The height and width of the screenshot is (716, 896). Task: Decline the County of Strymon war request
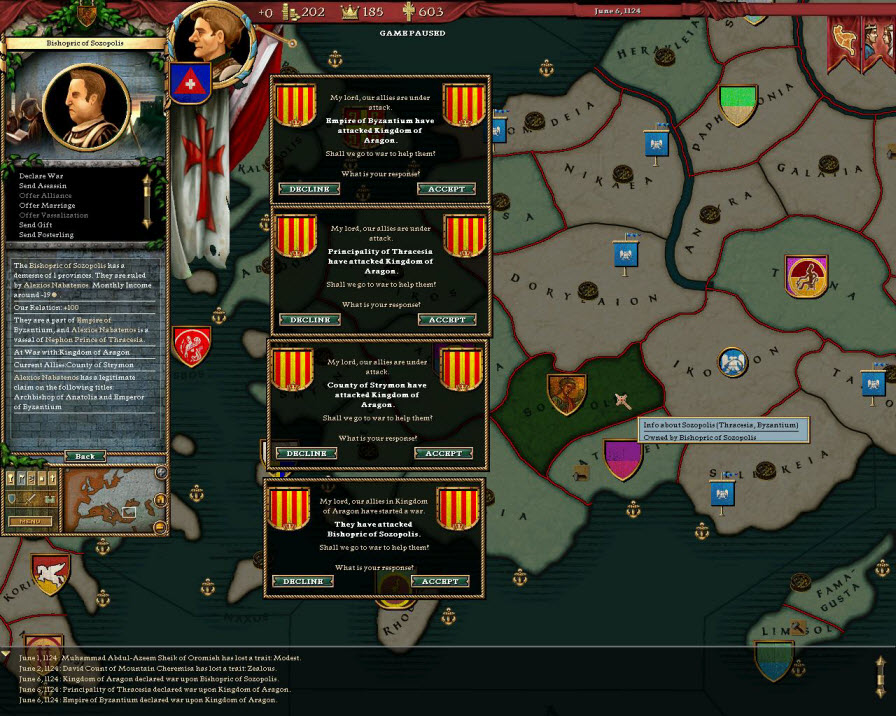point(306,453)
